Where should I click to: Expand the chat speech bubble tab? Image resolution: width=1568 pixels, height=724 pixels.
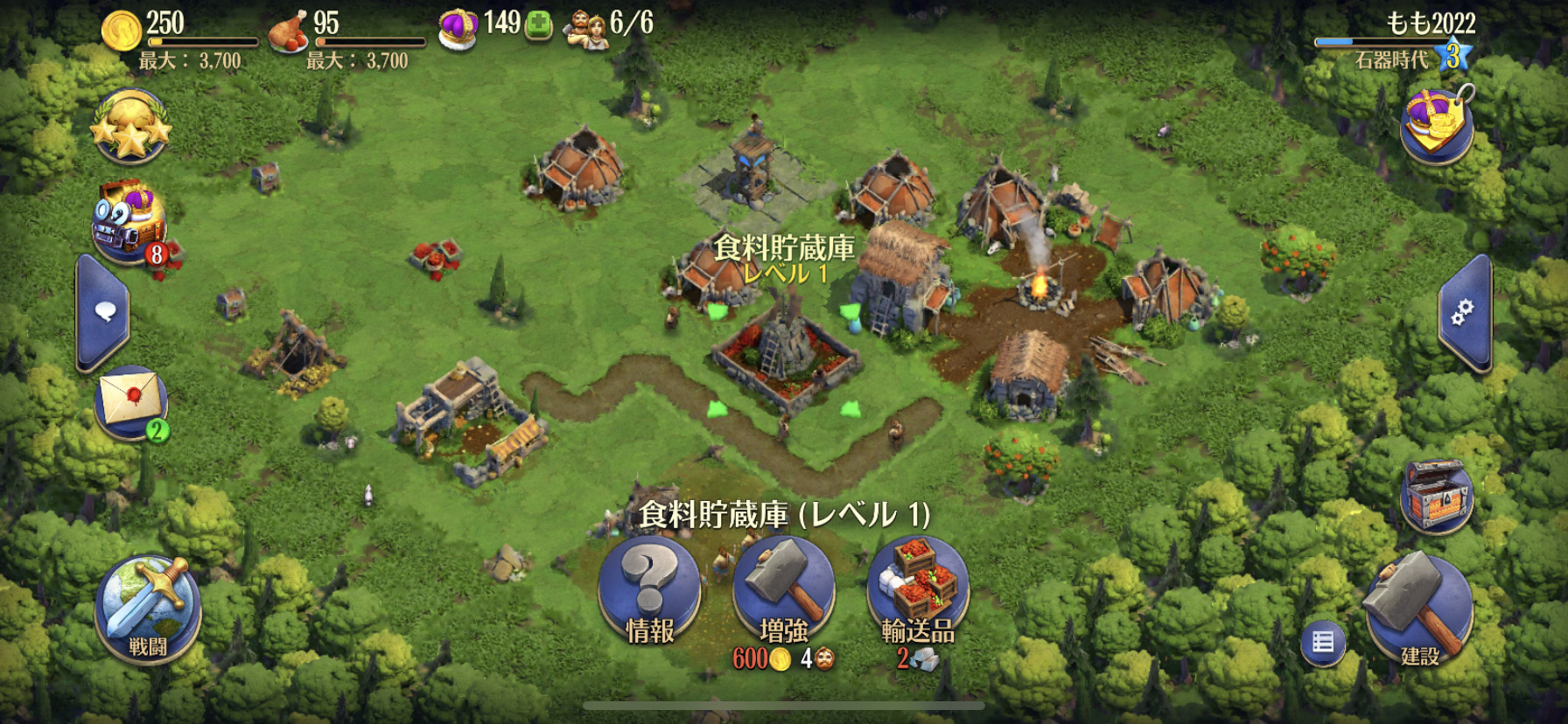tap(104, 313)
